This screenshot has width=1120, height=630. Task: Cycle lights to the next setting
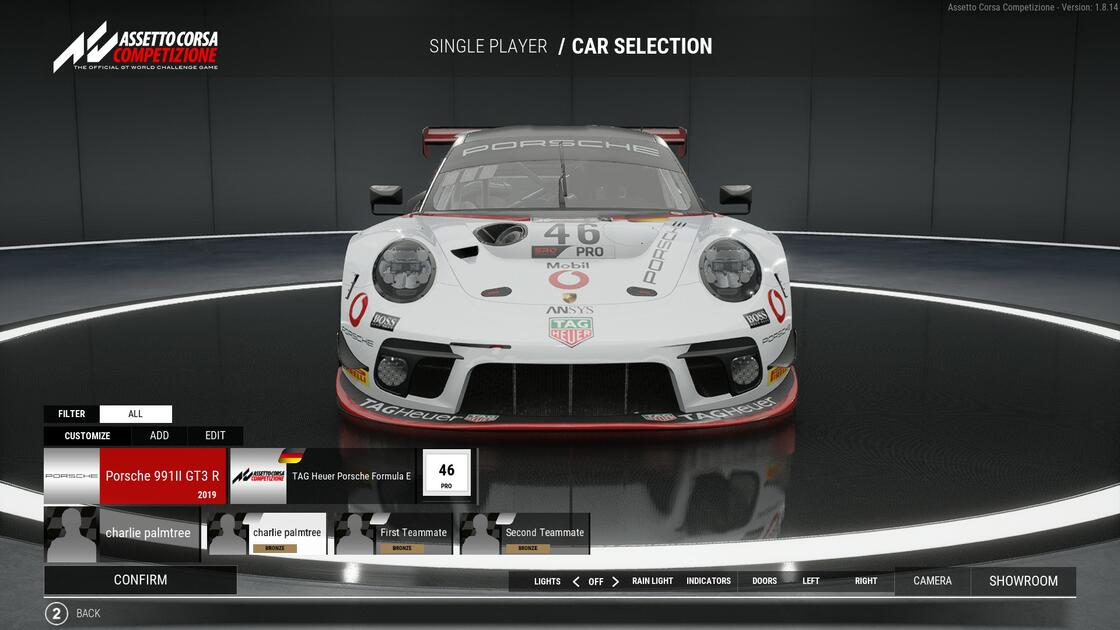click(x=616, y=582)
